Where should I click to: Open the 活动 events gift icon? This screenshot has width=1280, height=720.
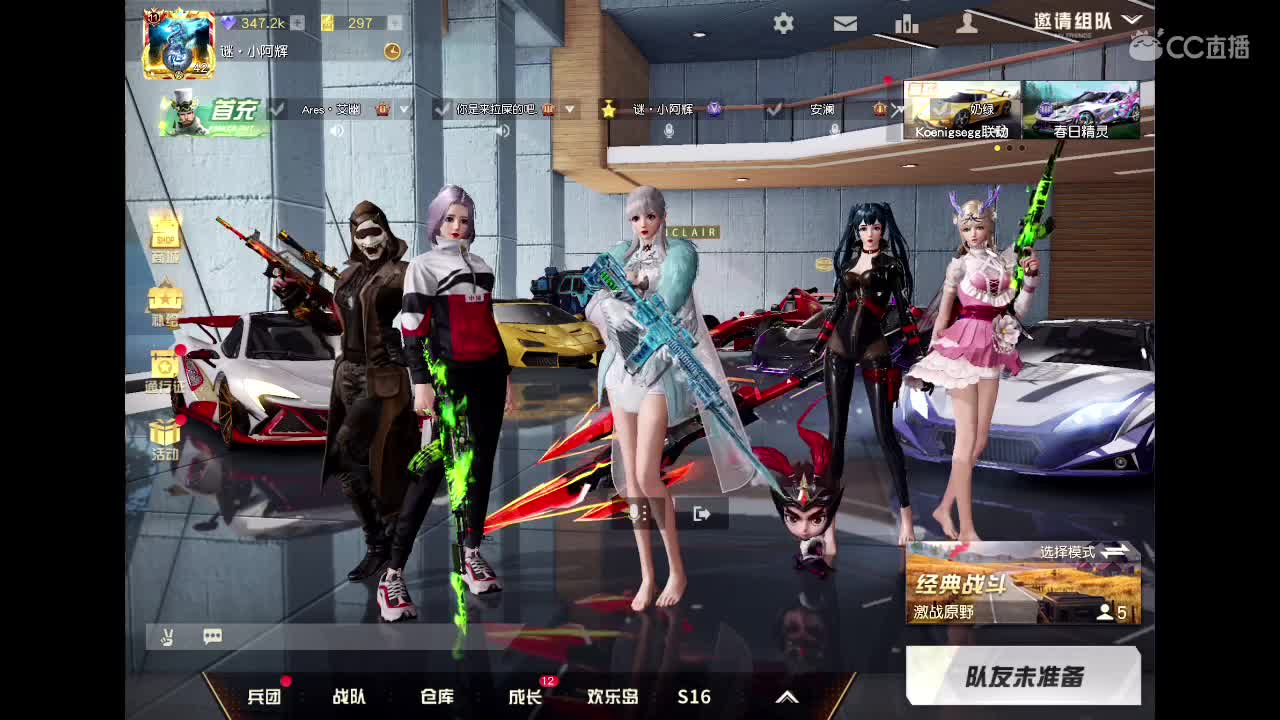point(164,432)
